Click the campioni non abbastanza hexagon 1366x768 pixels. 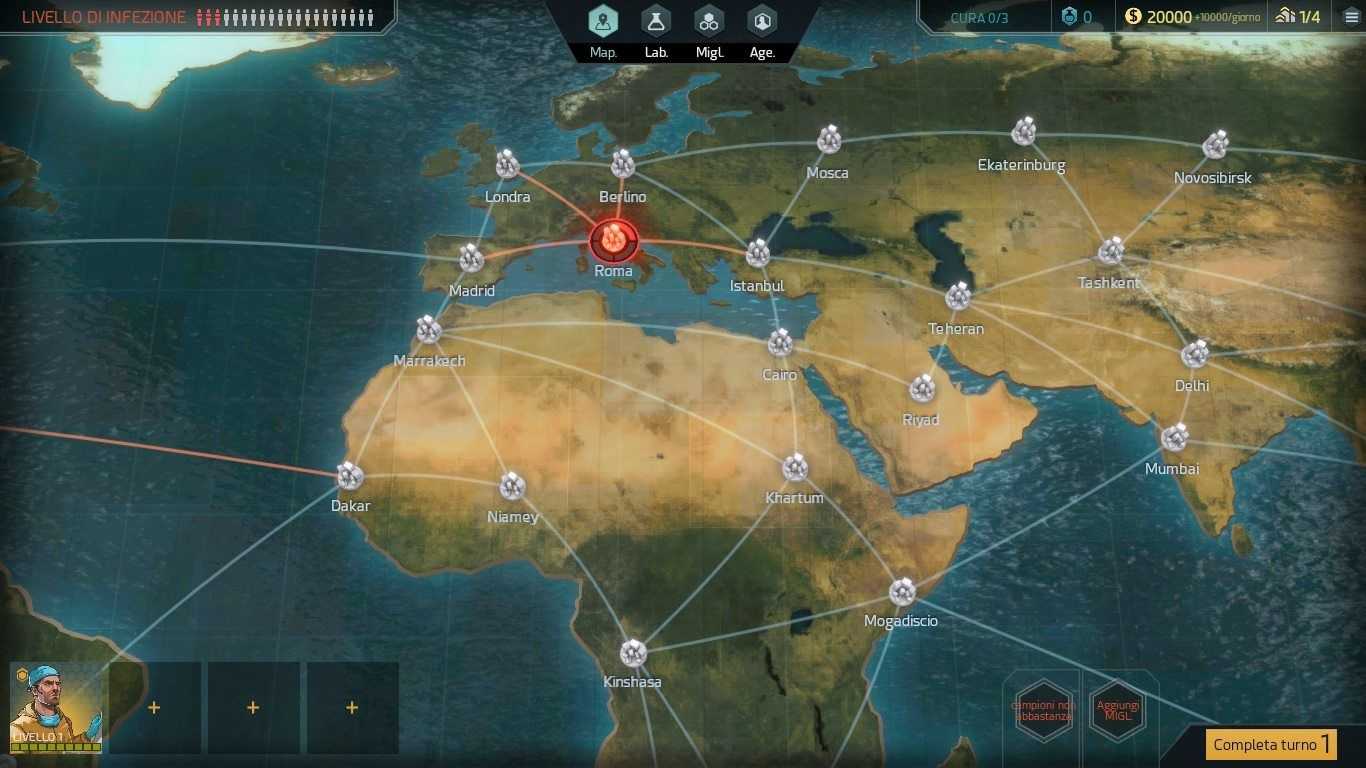click(x=1043, y=710)
